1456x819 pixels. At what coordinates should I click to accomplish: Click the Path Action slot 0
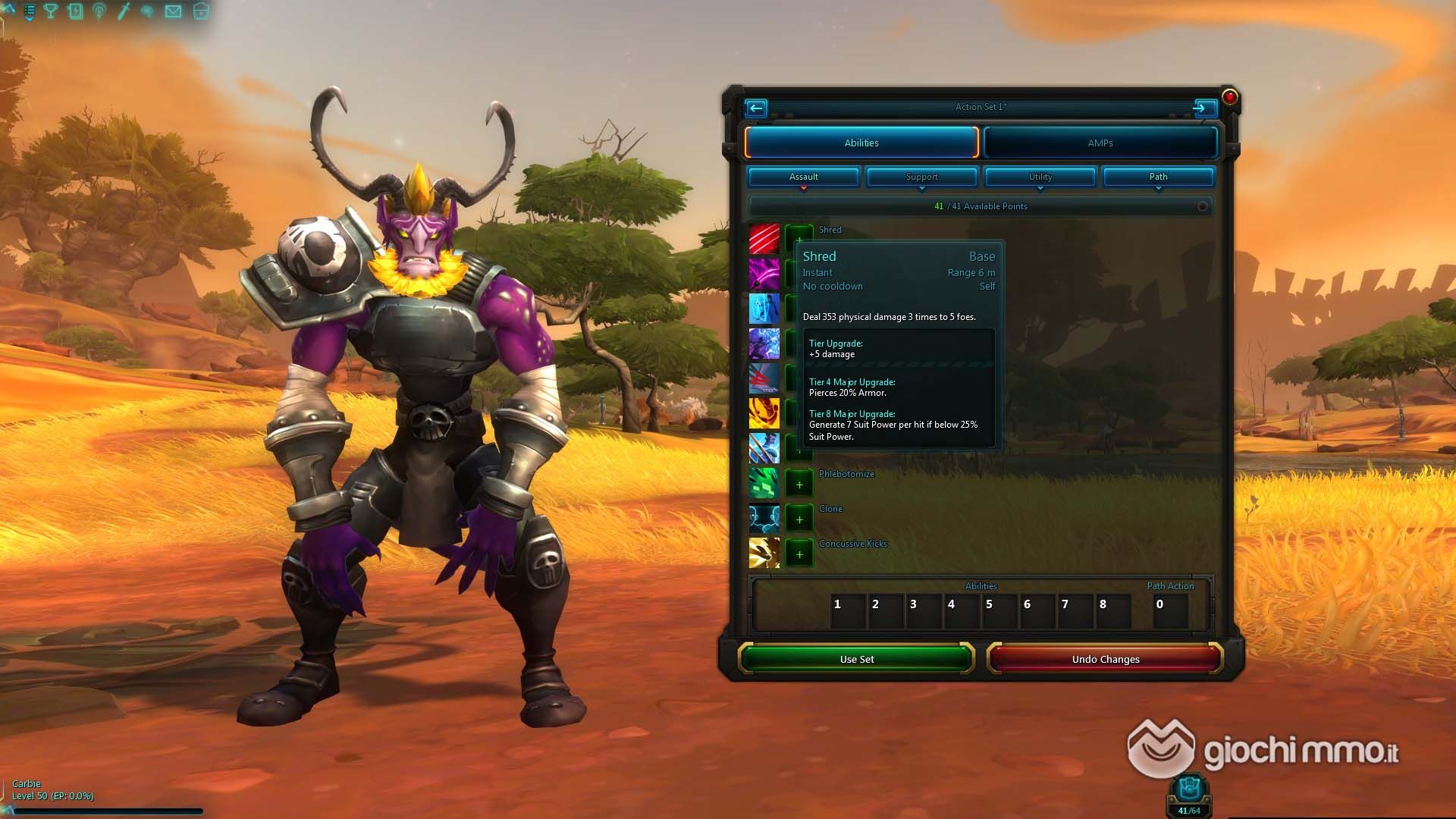(1169, 610)
